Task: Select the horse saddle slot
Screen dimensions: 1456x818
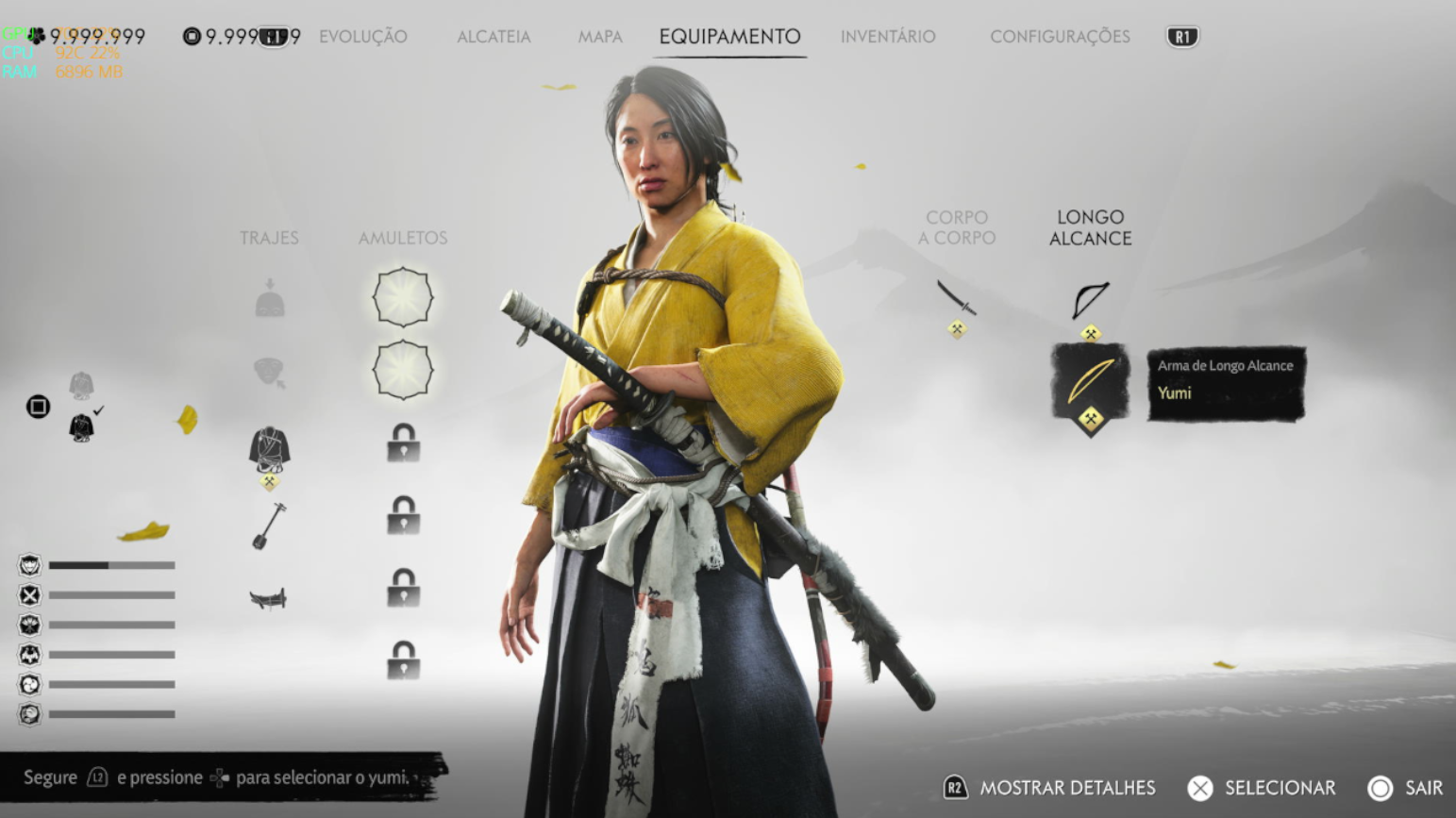Action: click(x=268, y=598)
